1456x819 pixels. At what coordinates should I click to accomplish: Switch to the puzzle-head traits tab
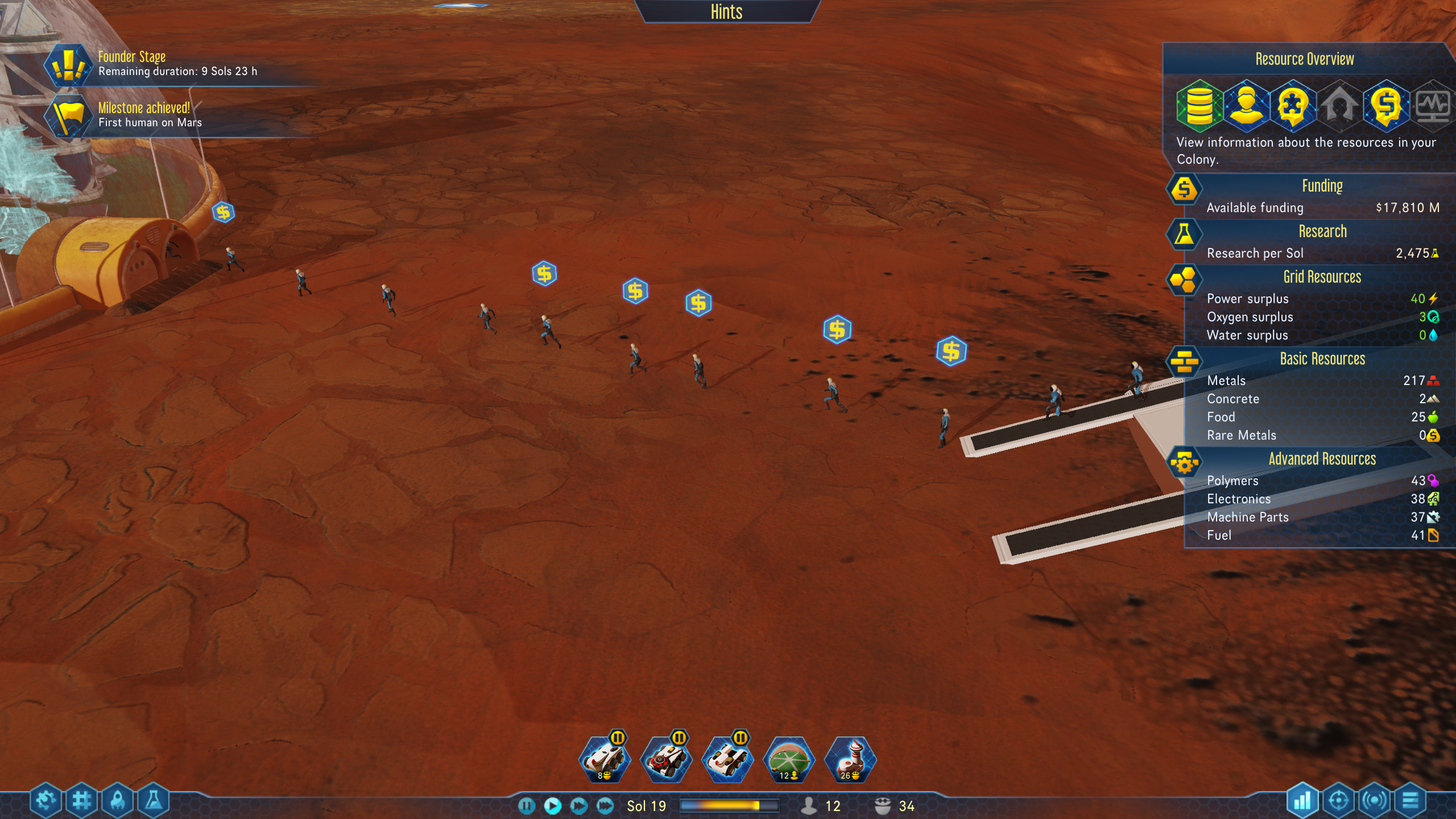point(1293,105)
